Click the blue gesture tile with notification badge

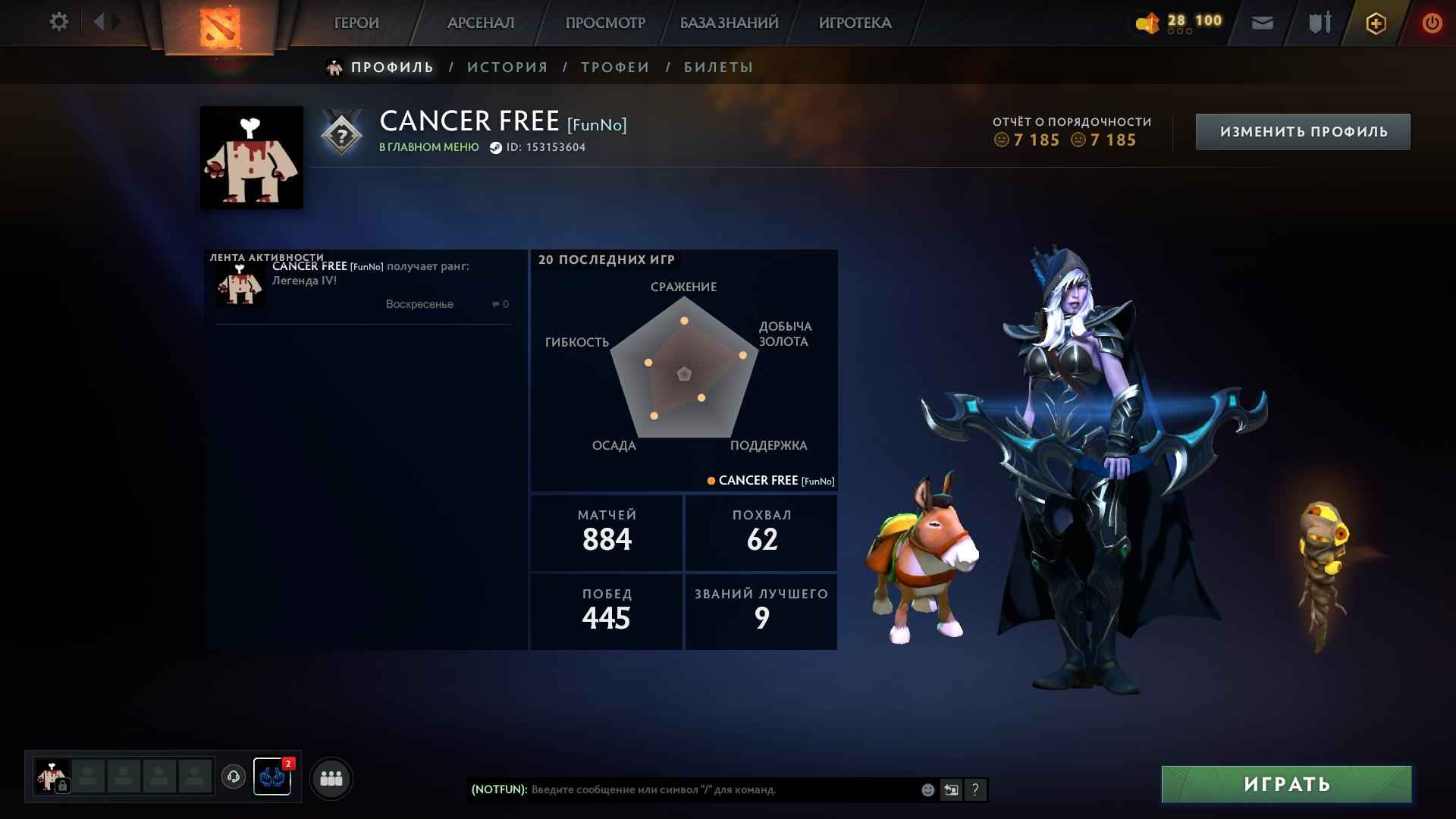coord(273,777)
